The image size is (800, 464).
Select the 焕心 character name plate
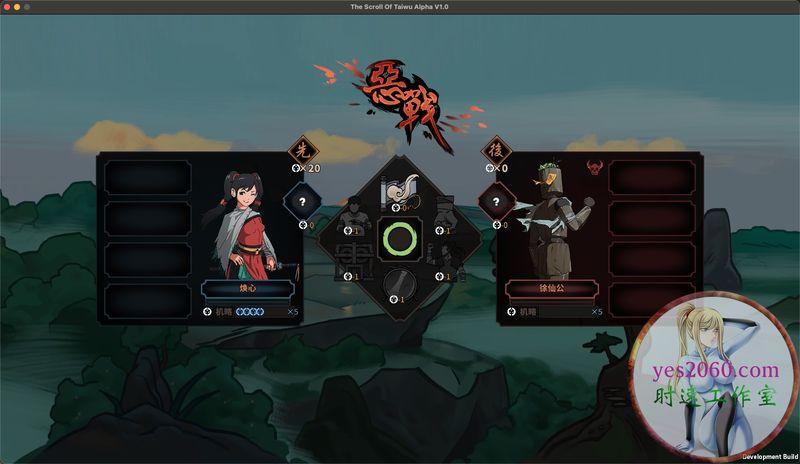[247, 290]
